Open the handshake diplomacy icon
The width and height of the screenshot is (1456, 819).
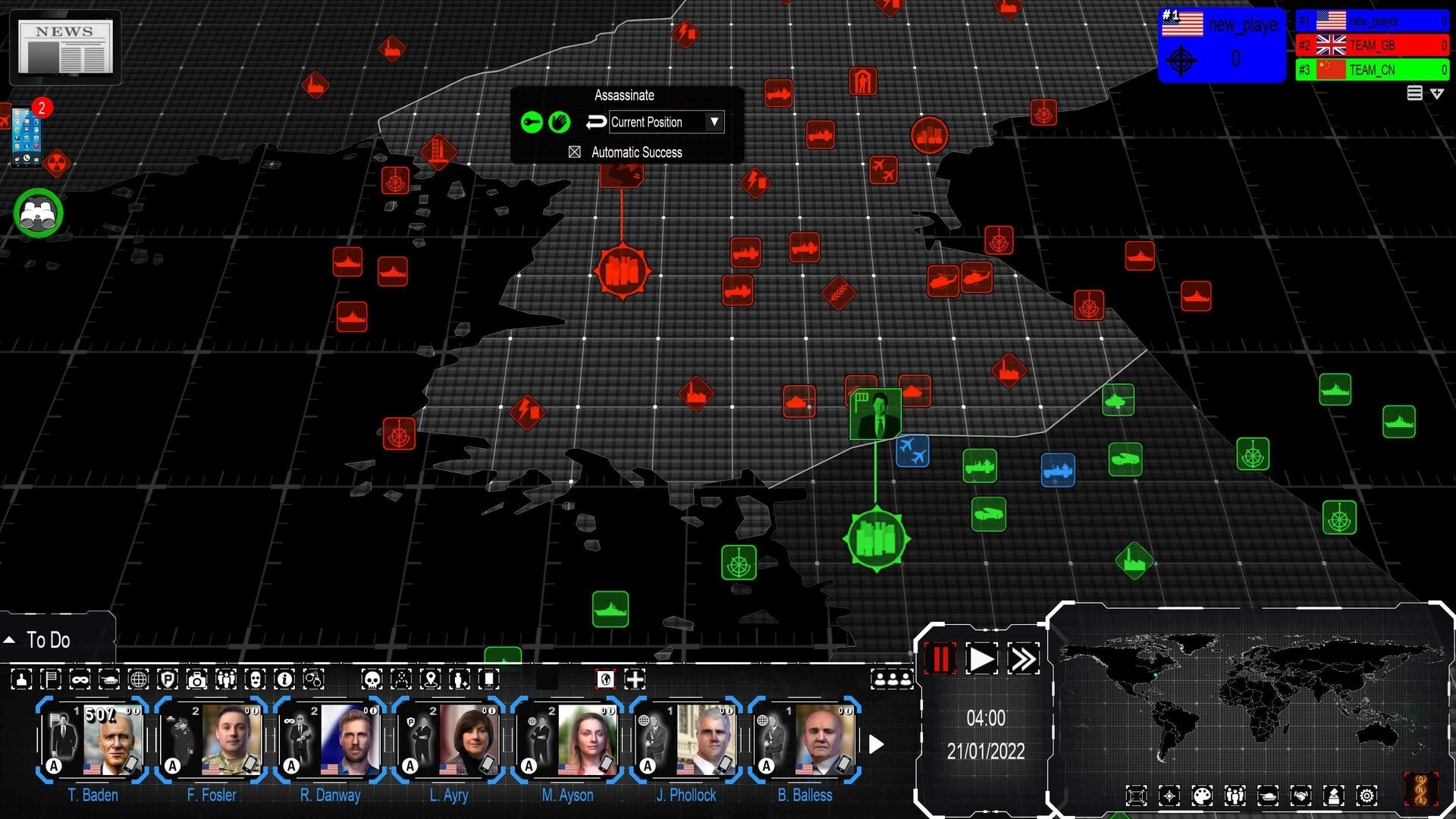[1301, 795]
